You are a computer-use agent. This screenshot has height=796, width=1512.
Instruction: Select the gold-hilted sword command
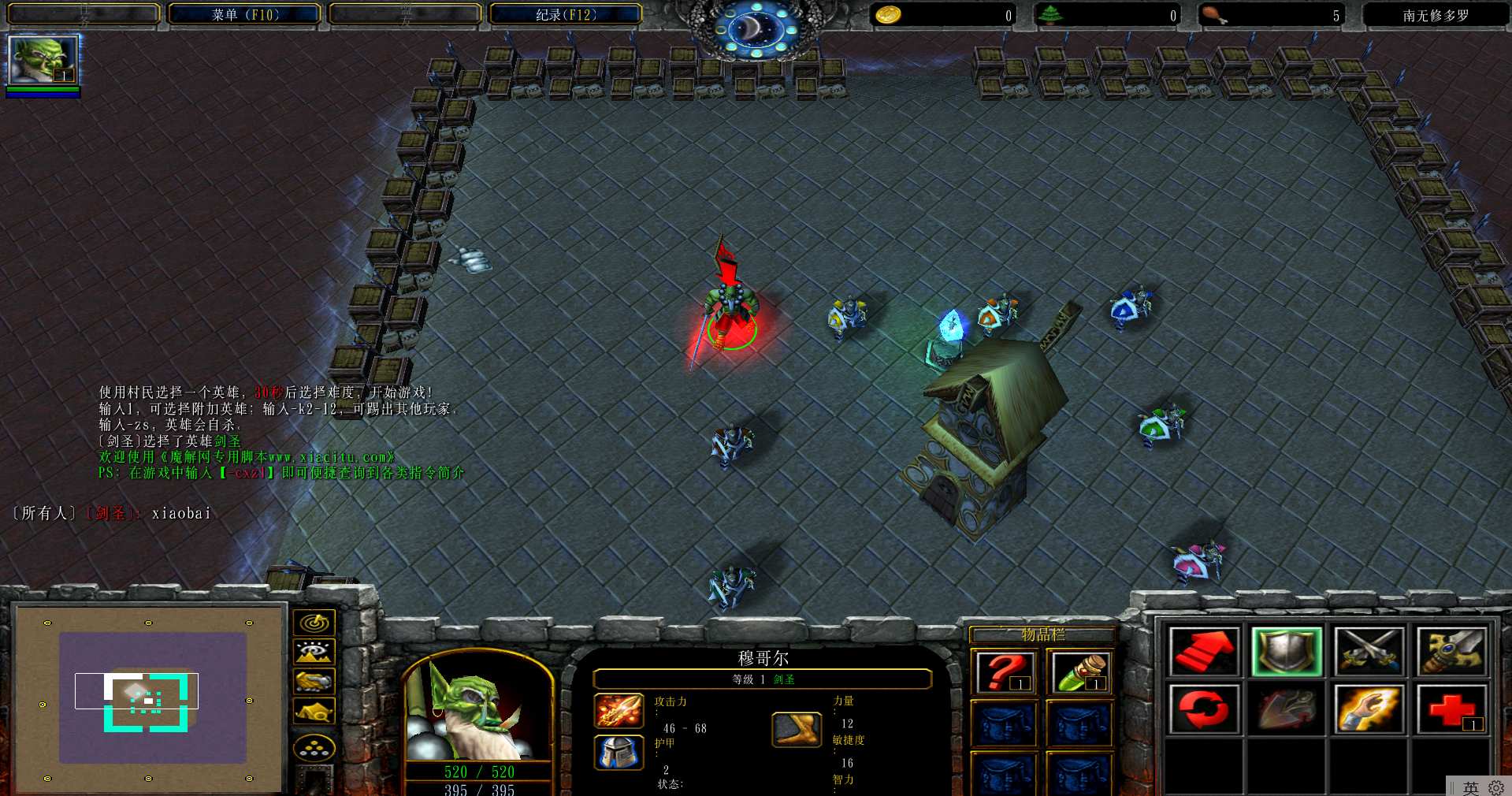click(1451, 651)
